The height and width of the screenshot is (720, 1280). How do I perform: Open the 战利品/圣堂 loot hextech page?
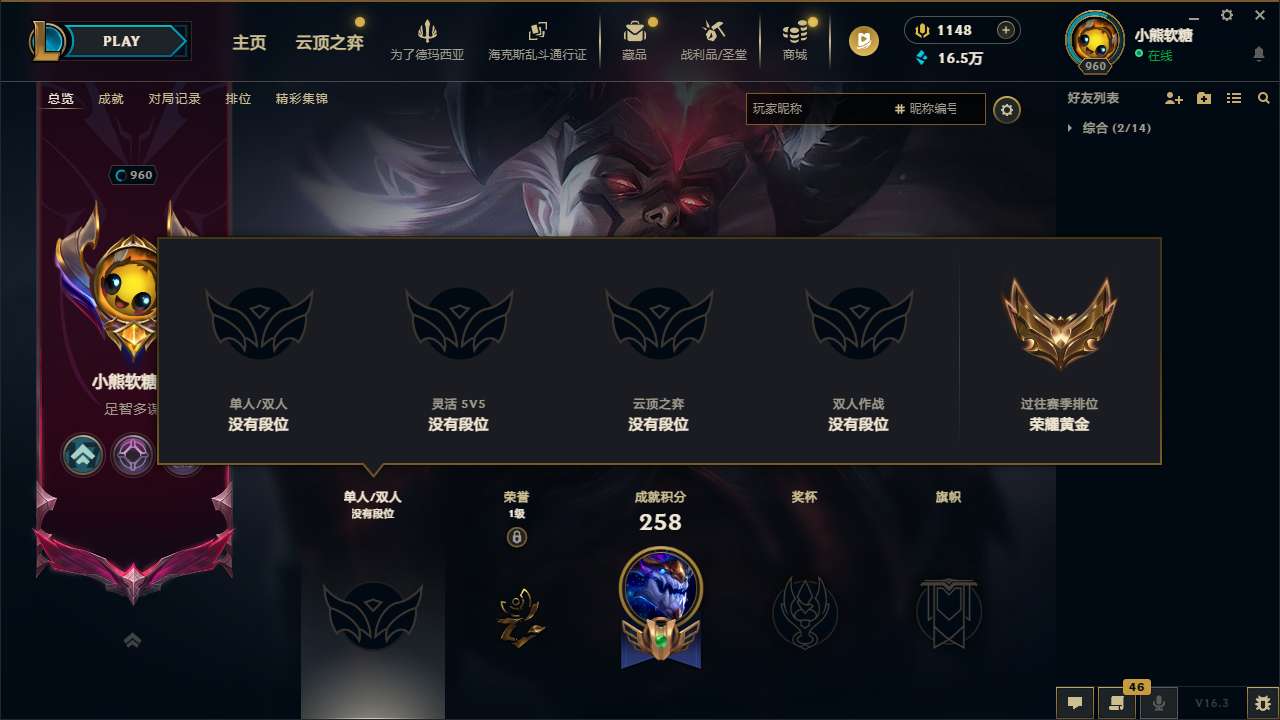(713, 40)
